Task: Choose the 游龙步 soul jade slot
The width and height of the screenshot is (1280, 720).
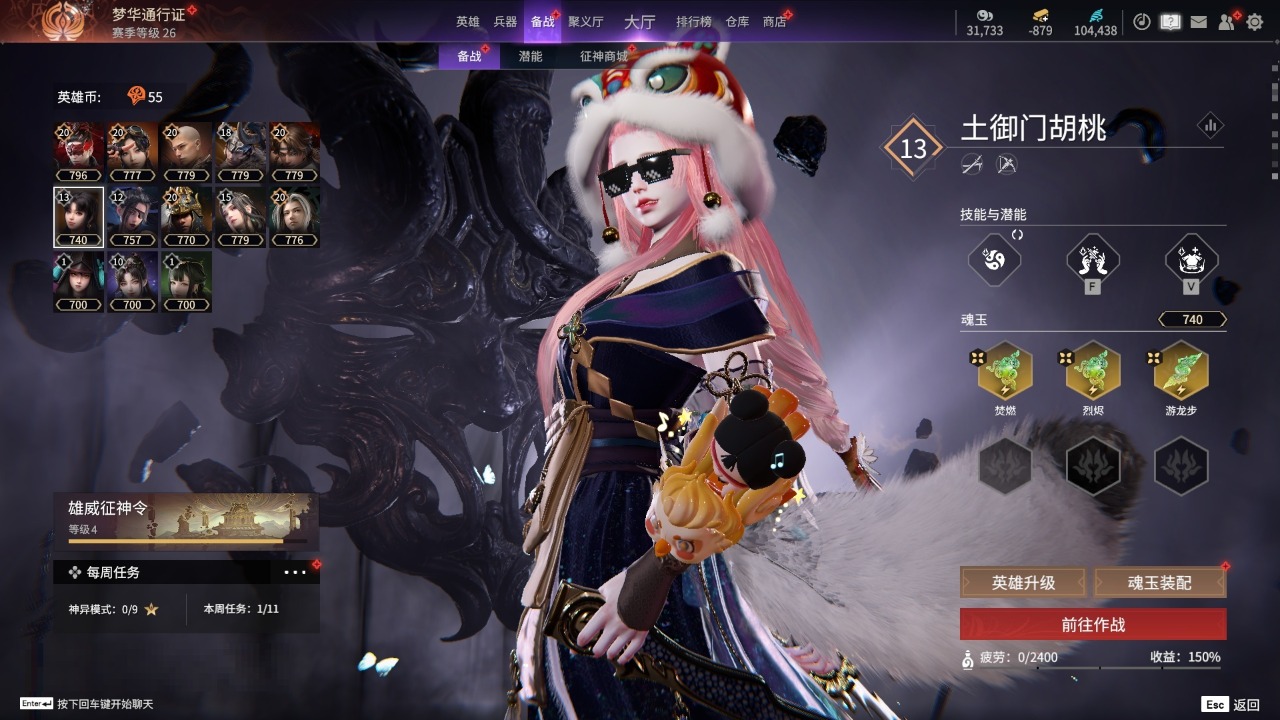Action: [1181, 372]
